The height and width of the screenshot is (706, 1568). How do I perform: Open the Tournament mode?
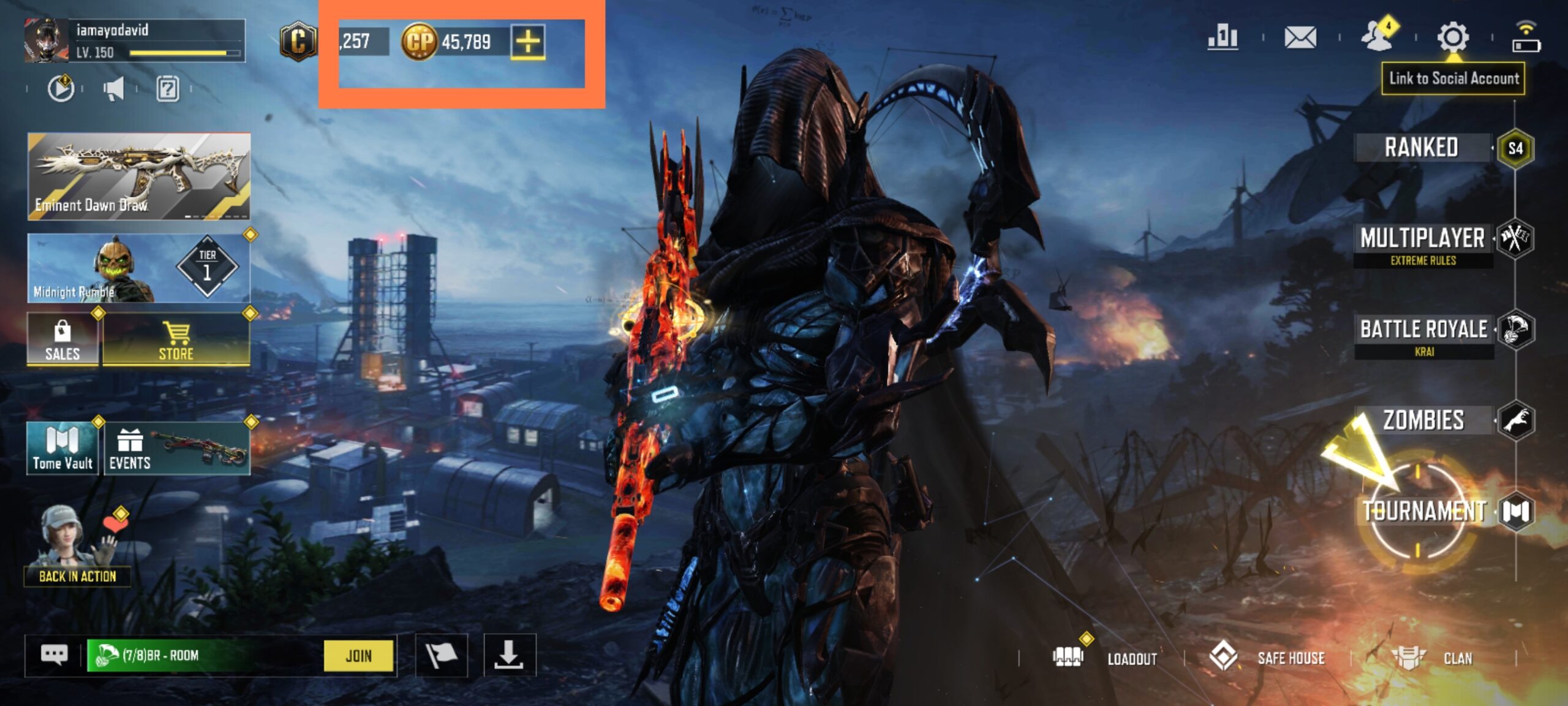pyautogui.click(x=1423, y=511)
